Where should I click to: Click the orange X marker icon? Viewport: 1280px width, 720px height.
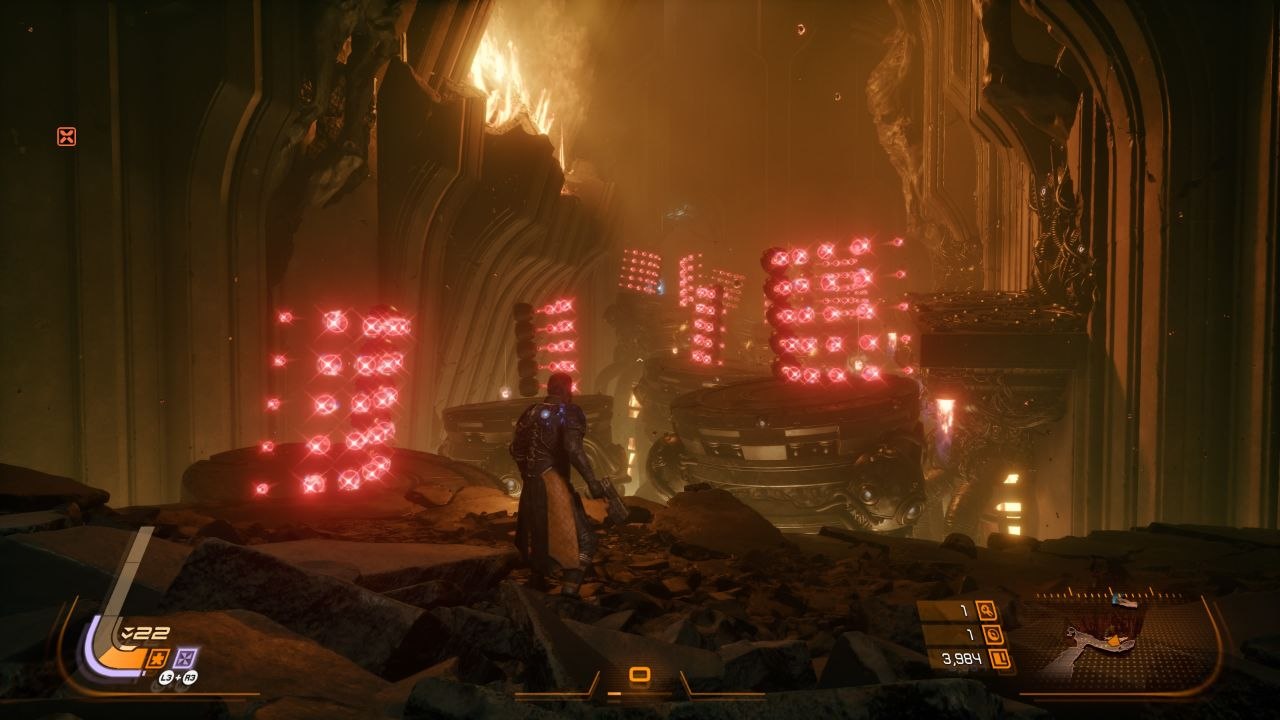pos(66,137)
